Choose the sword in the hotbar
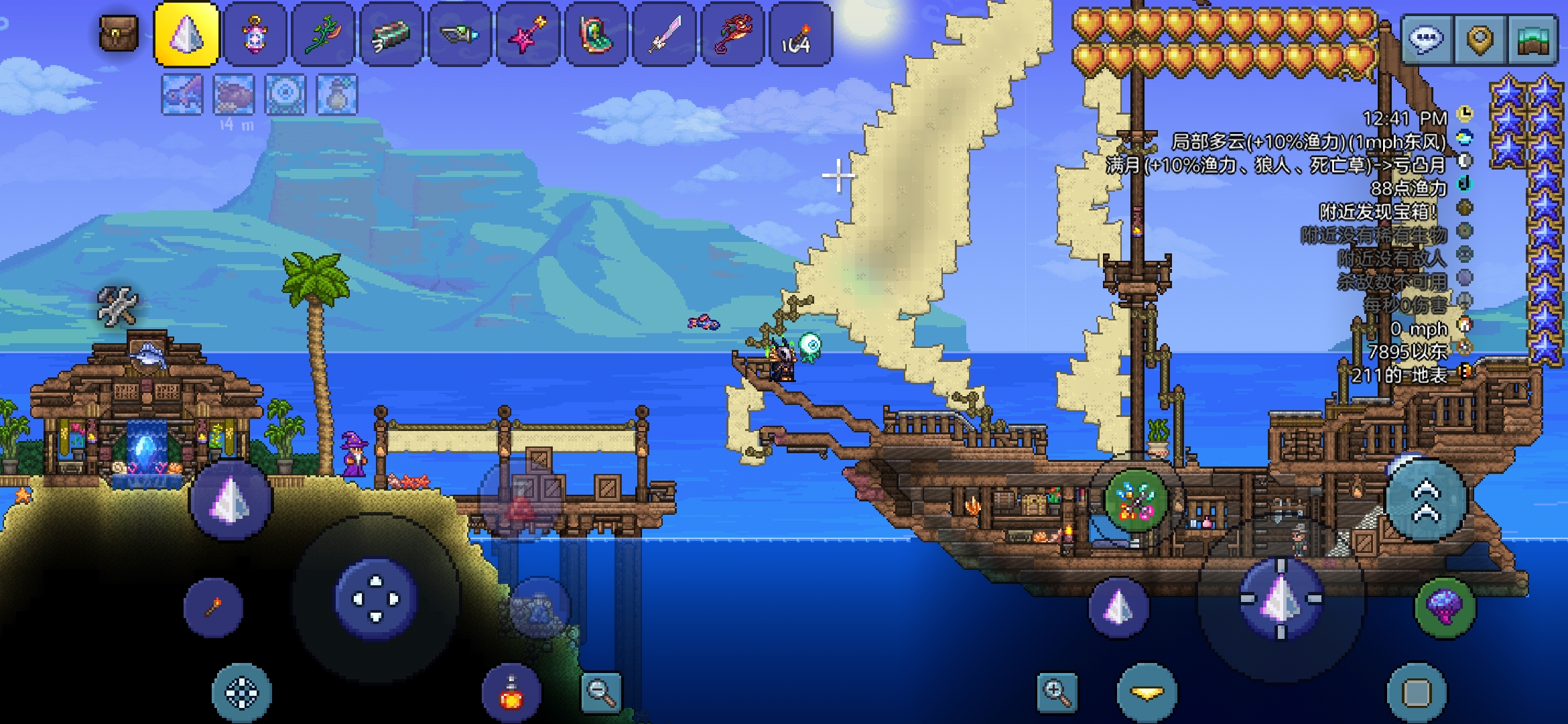Screen dimensions: 1568x724 pos(664,34)
